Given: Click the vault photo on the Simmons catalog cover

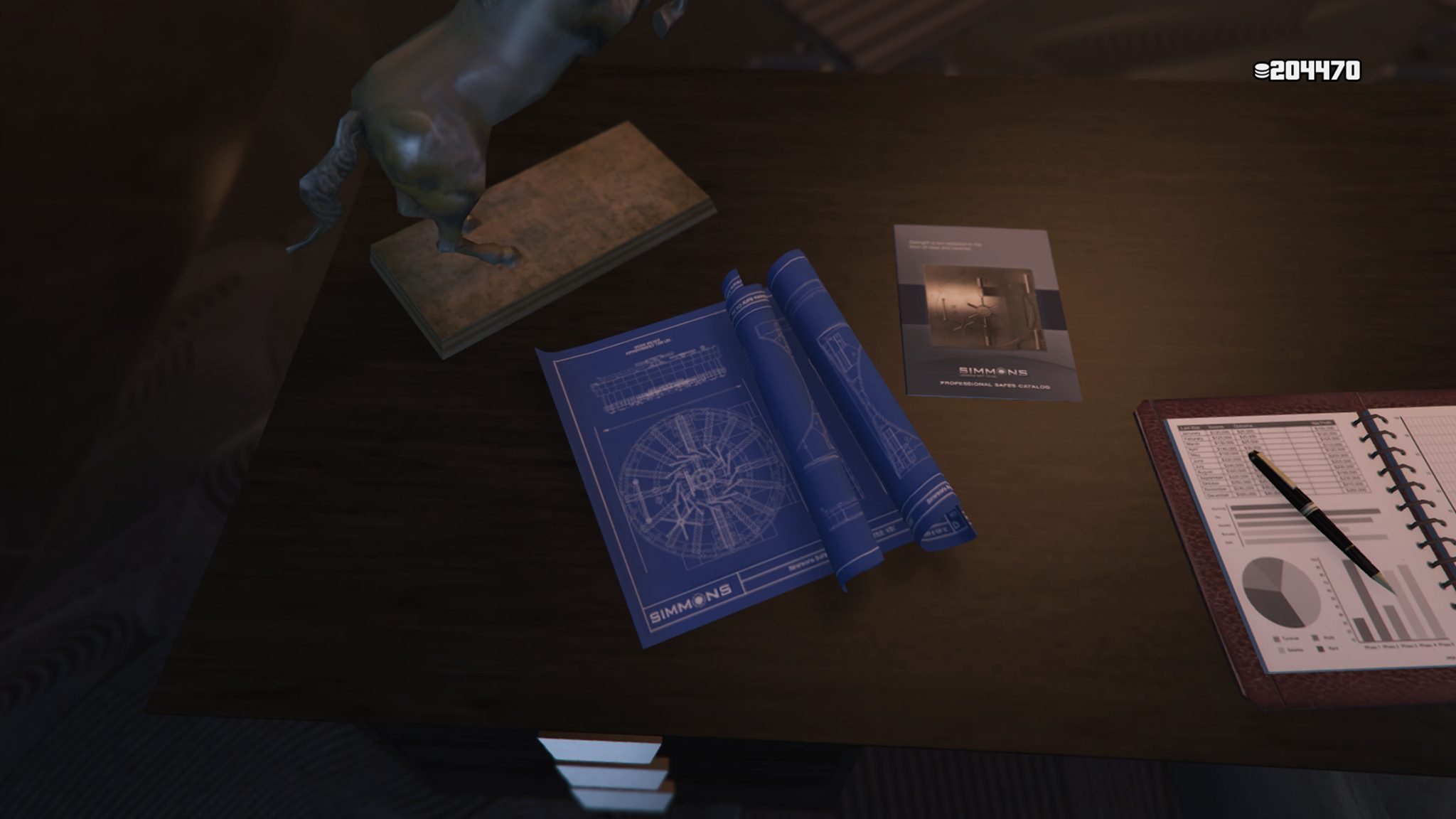Looking at the screenshot, I should coord(982,306).
